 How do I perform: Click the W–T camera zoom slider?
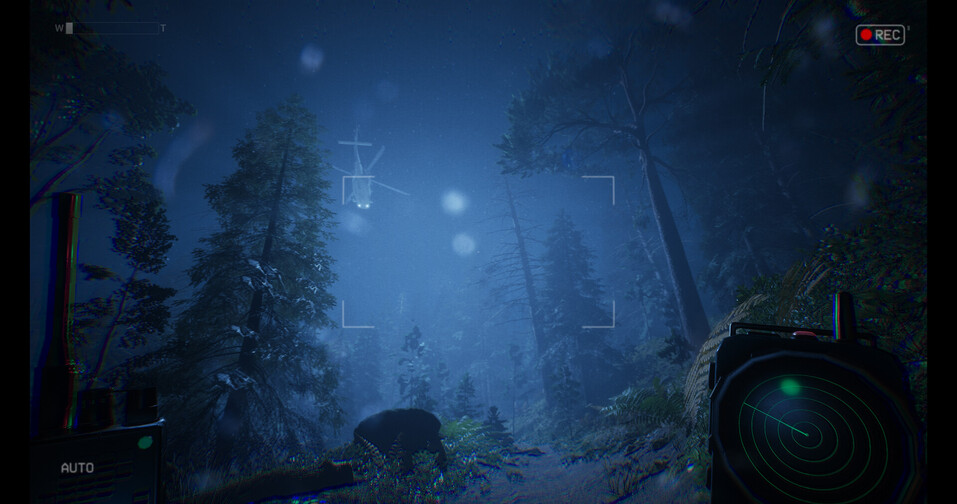click(110, 28)
